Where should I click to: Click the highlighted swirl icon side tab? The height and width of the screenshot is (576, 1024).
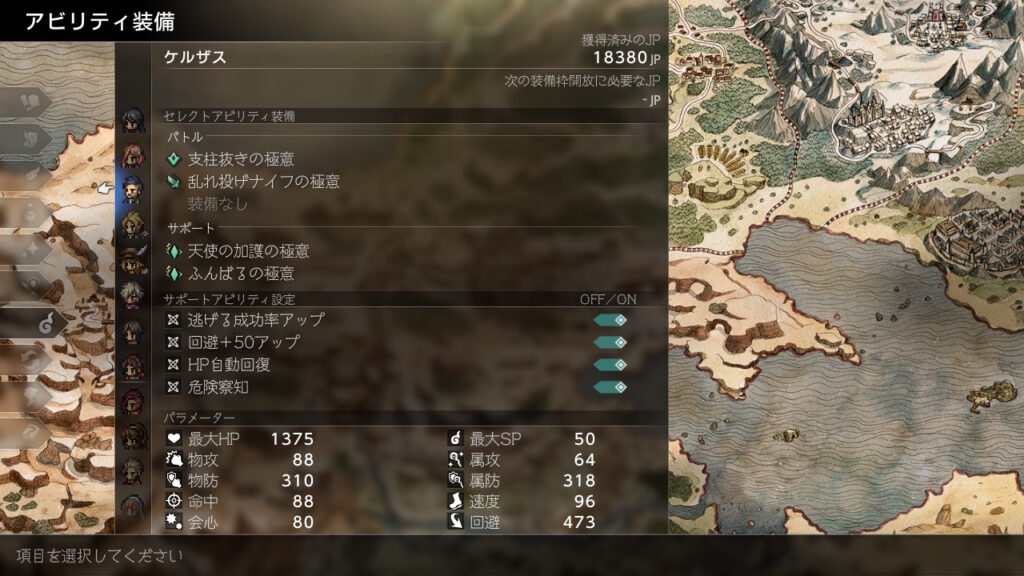click(x=46, y=322)
